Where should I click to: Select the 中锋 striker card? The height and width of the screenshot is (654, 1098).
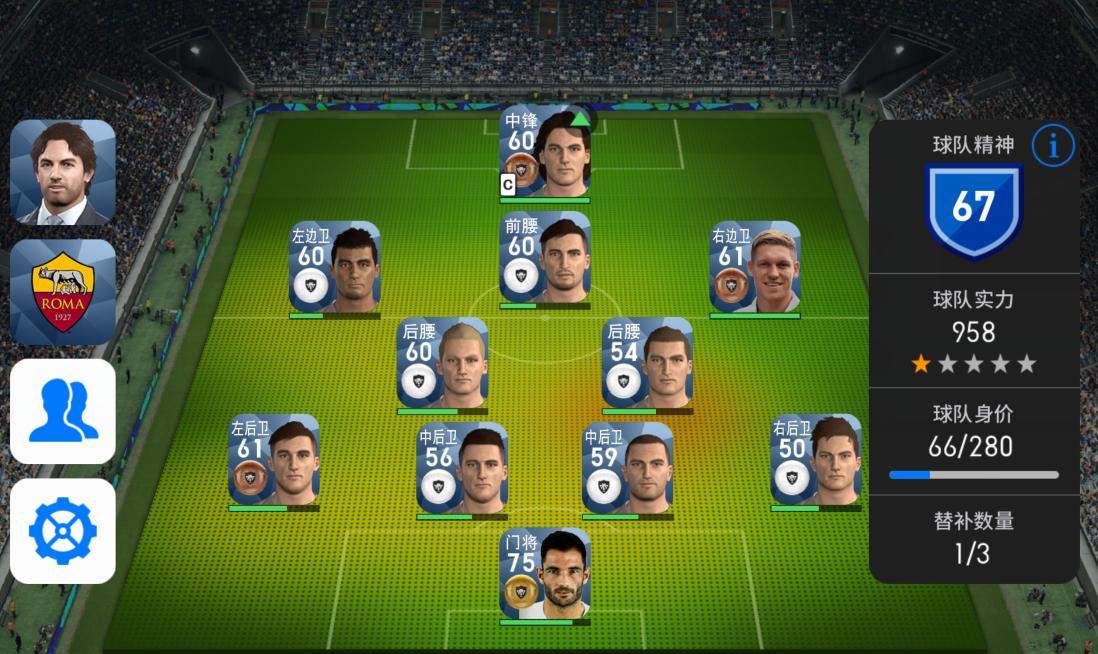tap(545, 152)
